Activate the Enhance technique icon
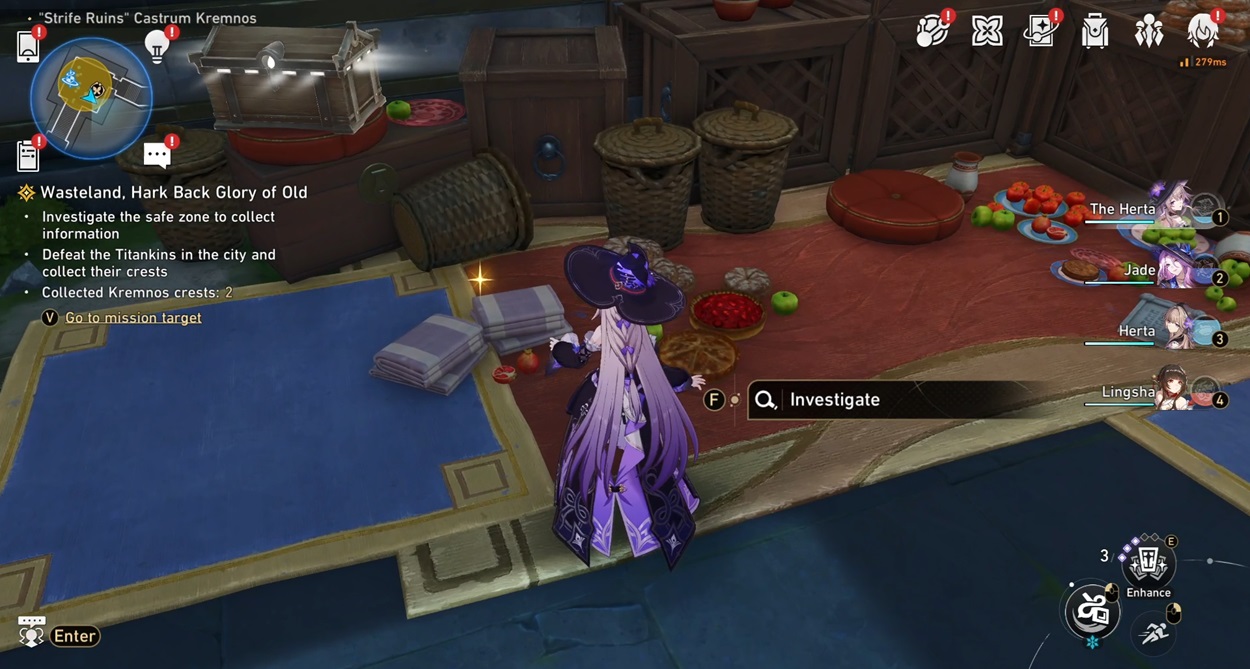 pos(1148,565)
